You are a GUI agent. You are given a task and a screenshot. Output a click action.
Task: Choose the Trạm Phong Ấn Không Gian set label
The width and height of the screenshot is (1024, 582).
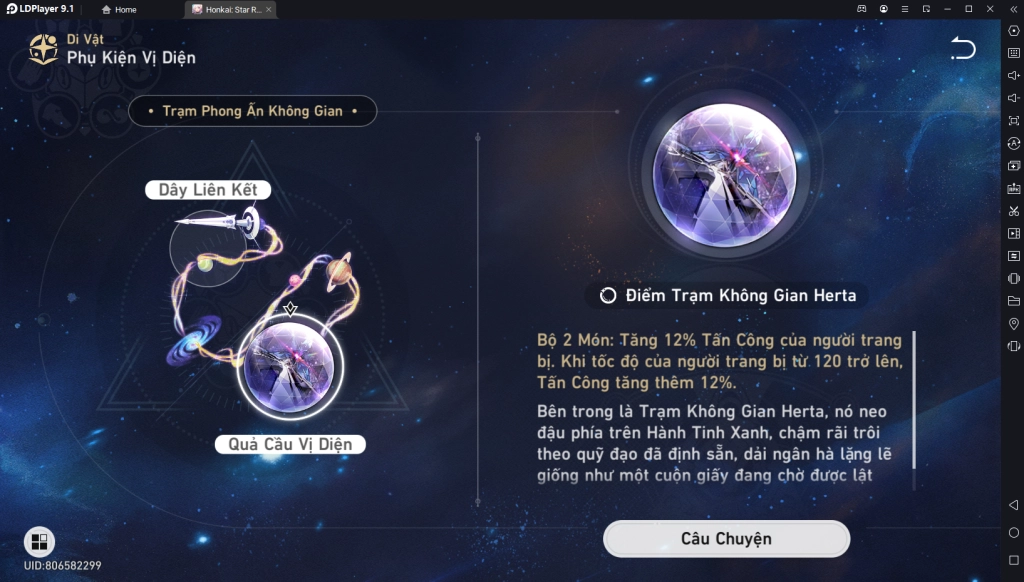(x=252, y=111)
